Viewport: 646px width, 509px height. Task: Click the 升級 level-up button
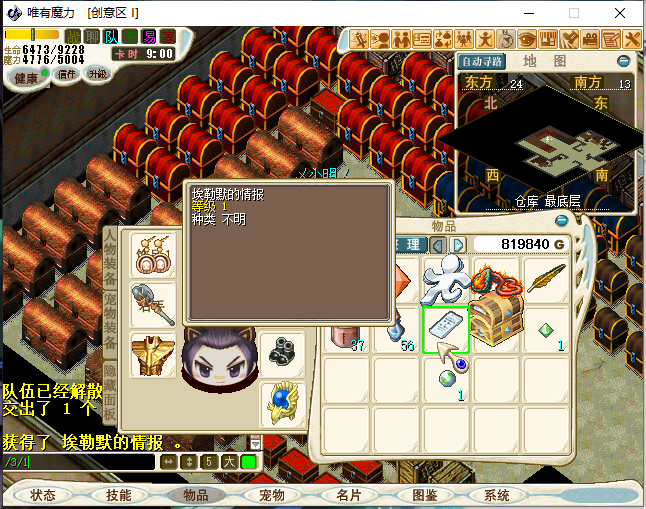98,75
